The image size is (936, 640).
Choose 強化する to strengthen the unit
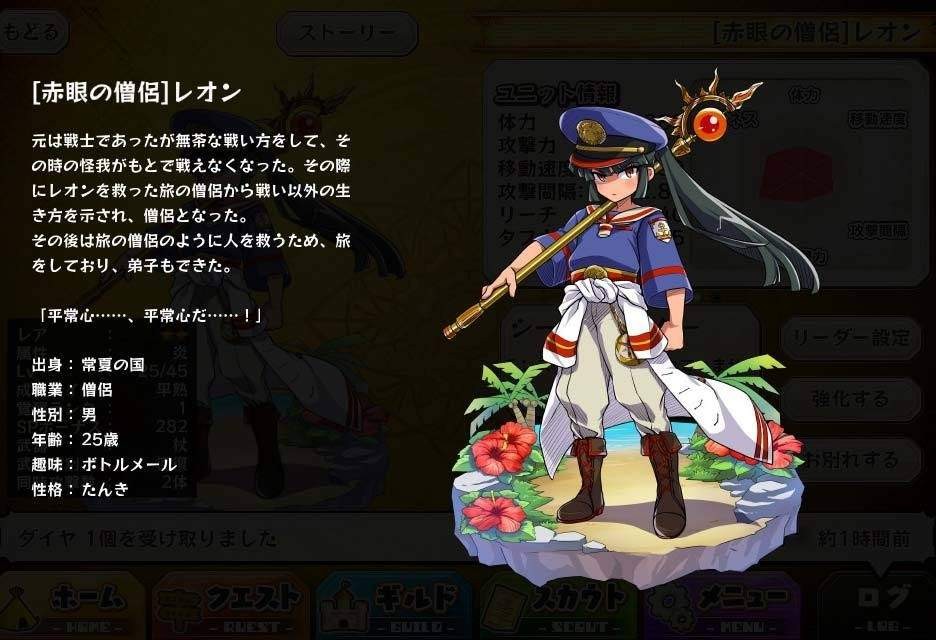pyautogui.click(x=850, y=399)
